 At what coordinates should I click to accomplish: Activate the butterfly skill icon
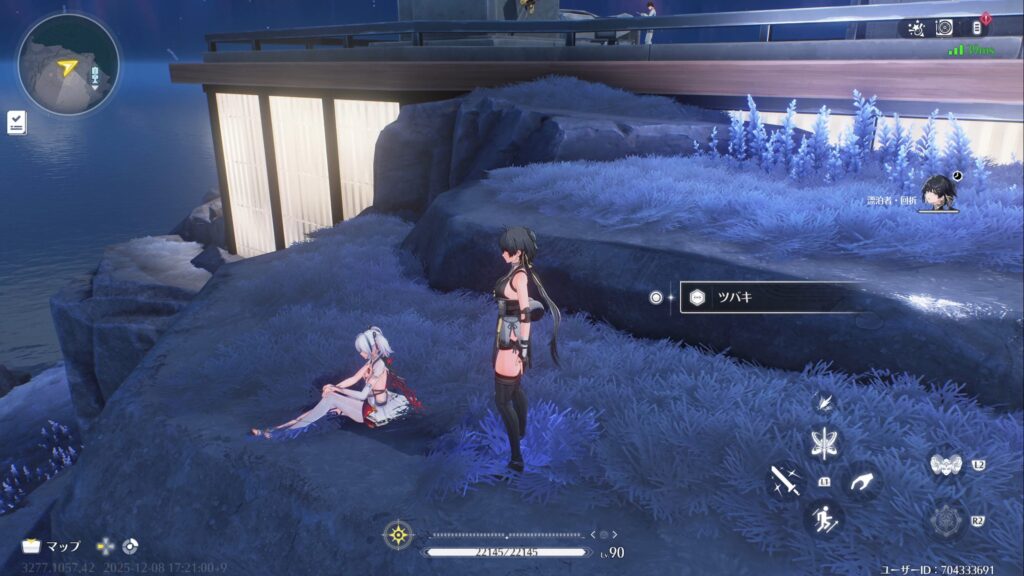(x=826, y=443)
